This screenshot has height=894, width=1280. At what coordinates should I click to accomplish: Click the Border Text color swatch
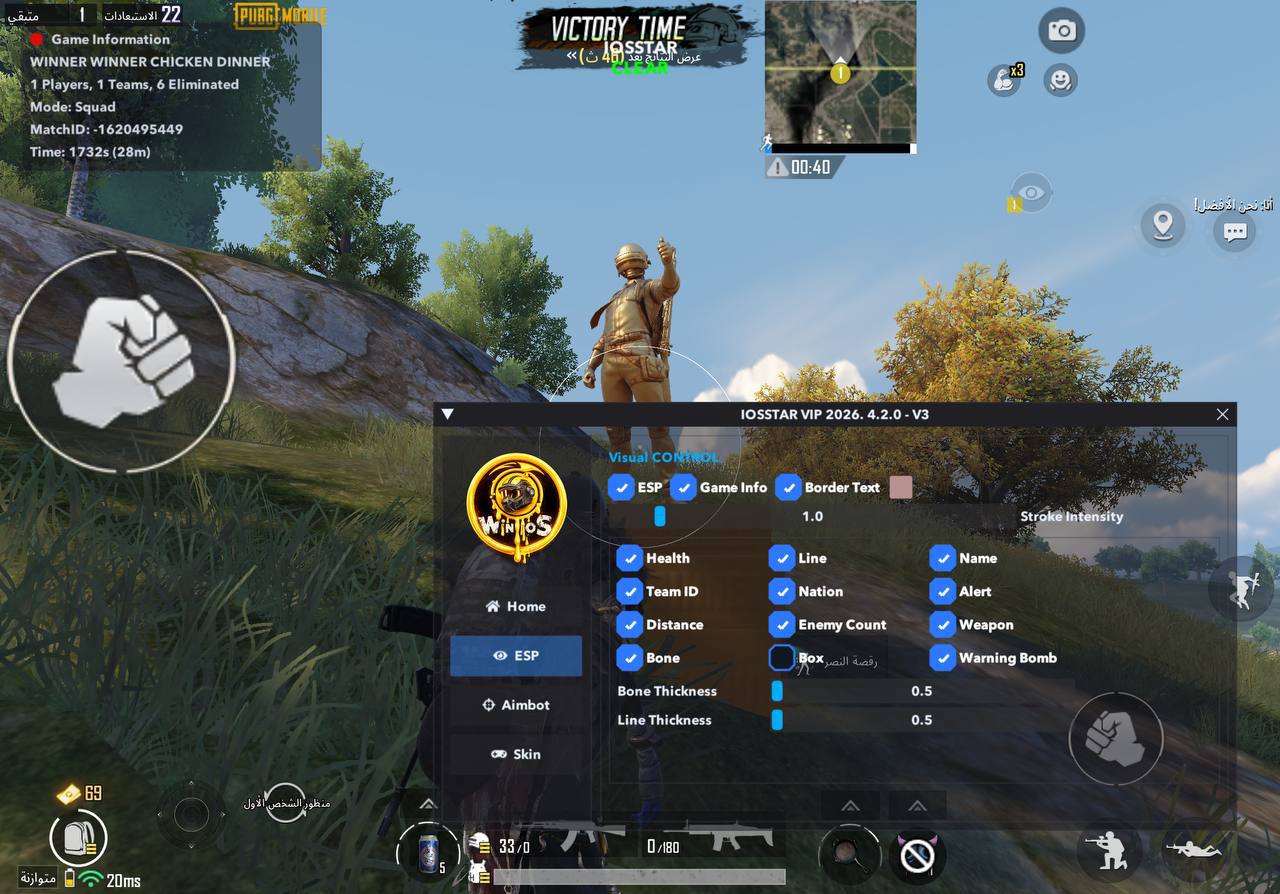[900, 488]
